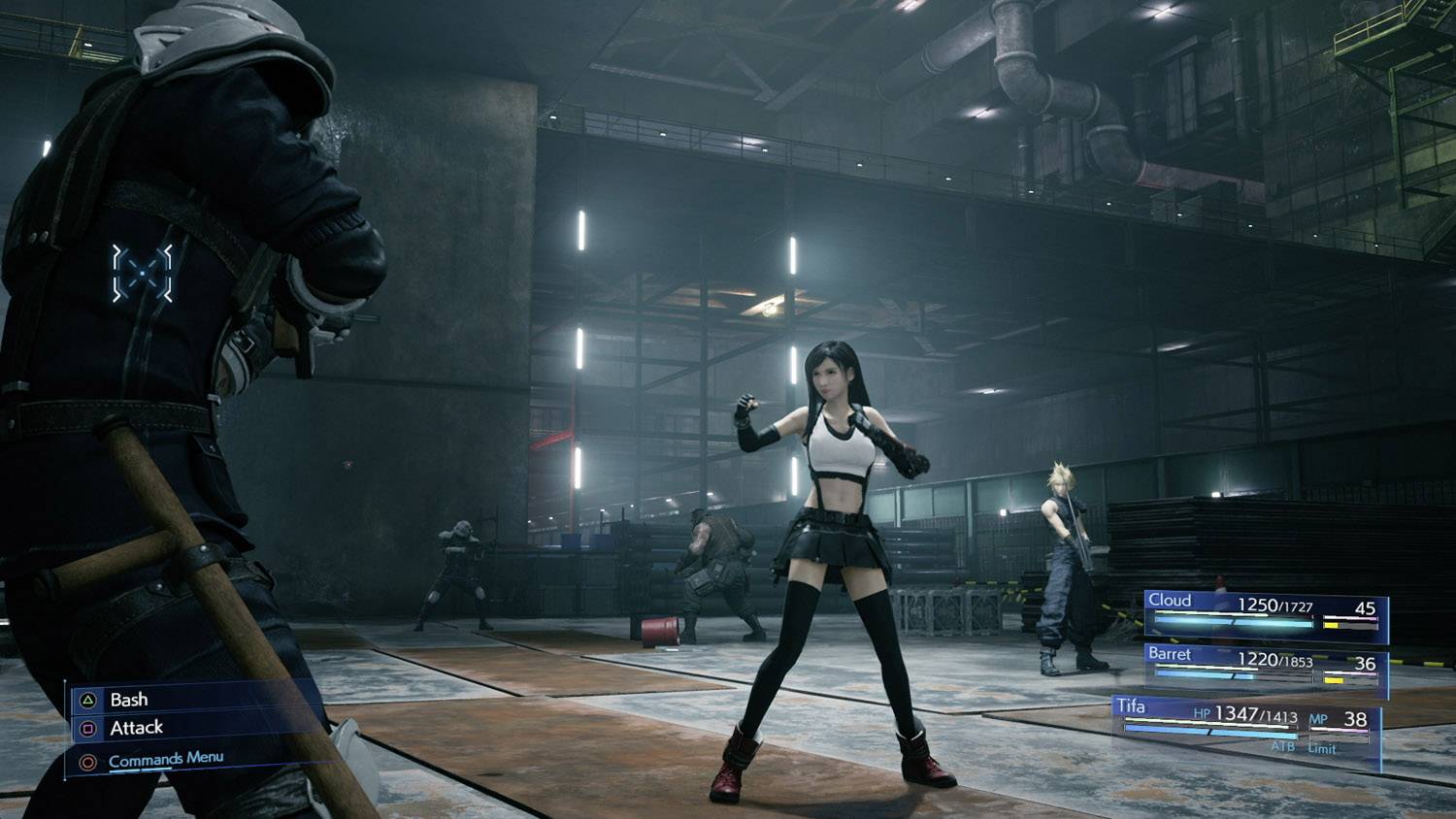Open the Commands Menu entry

tap(165, 759)
